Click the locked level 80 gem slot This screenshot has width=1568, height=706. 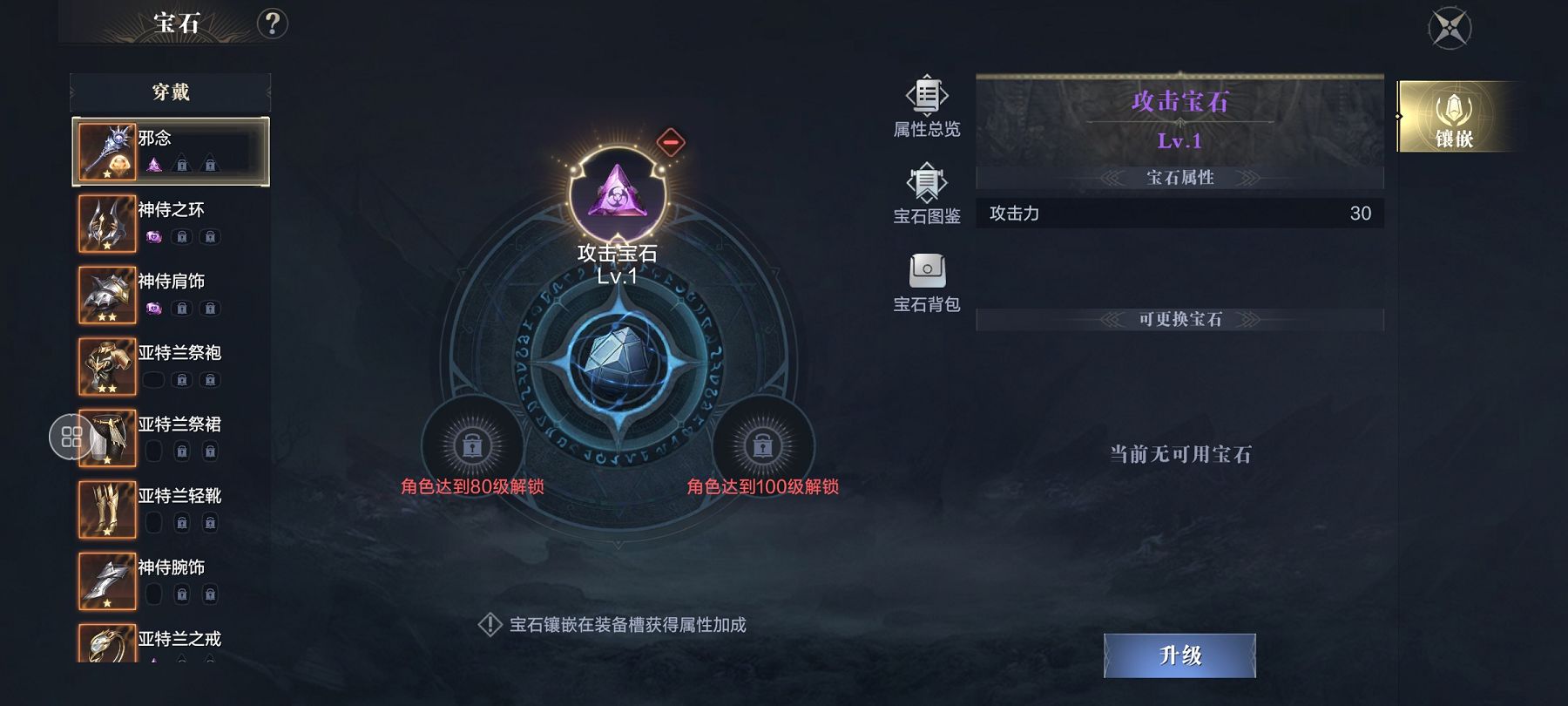point(472,445)
